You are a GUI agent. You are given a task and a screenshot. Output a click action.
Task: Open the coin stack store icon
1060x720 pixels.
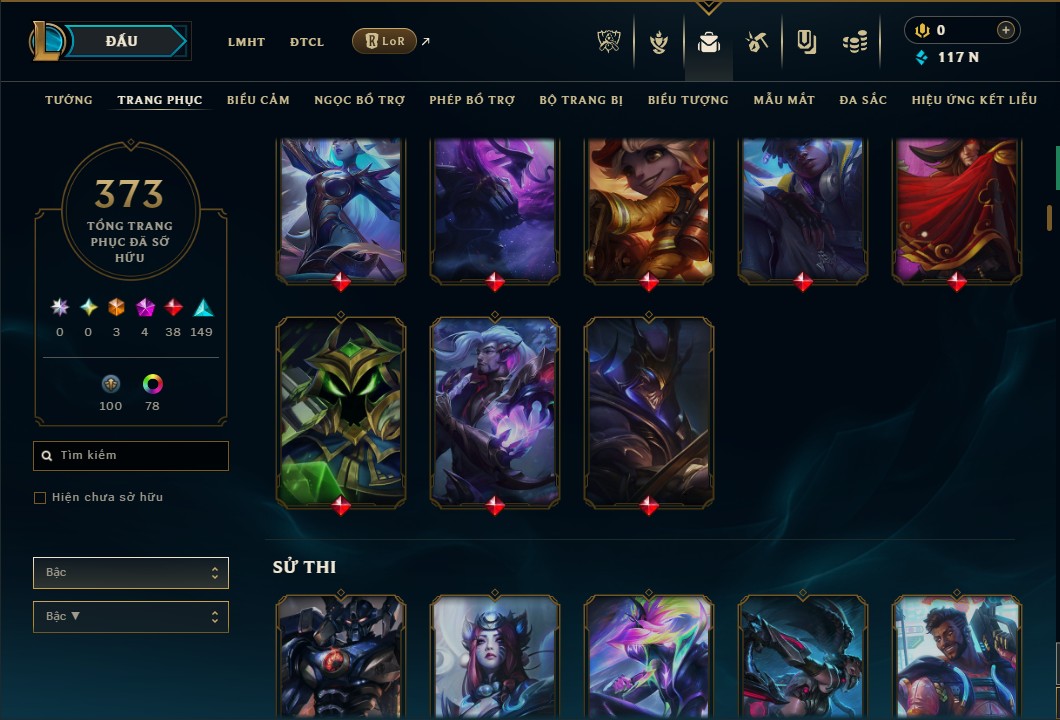[x=854, y=42]
